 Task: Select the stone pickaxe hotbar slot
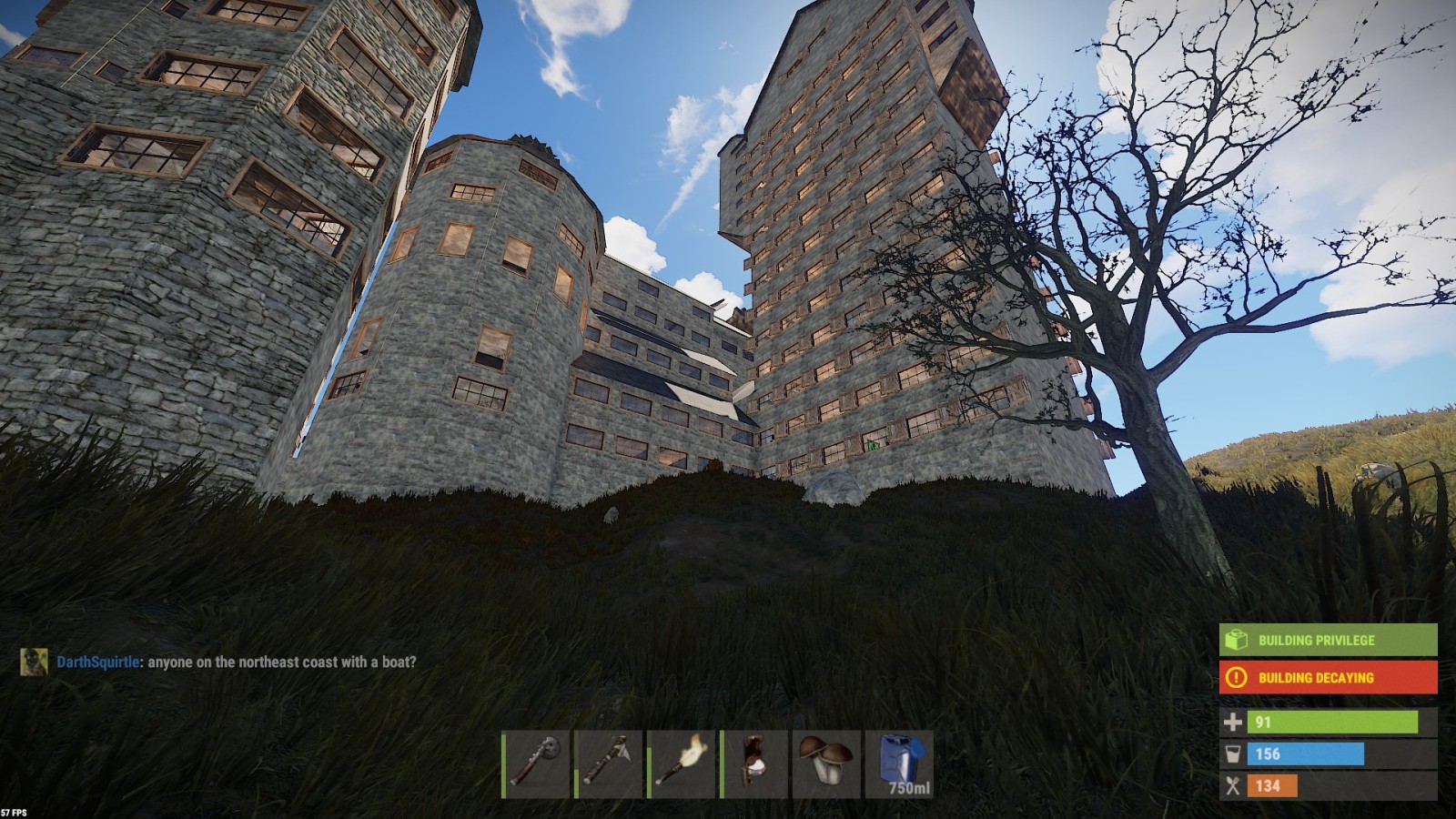(x=610, y=763)
